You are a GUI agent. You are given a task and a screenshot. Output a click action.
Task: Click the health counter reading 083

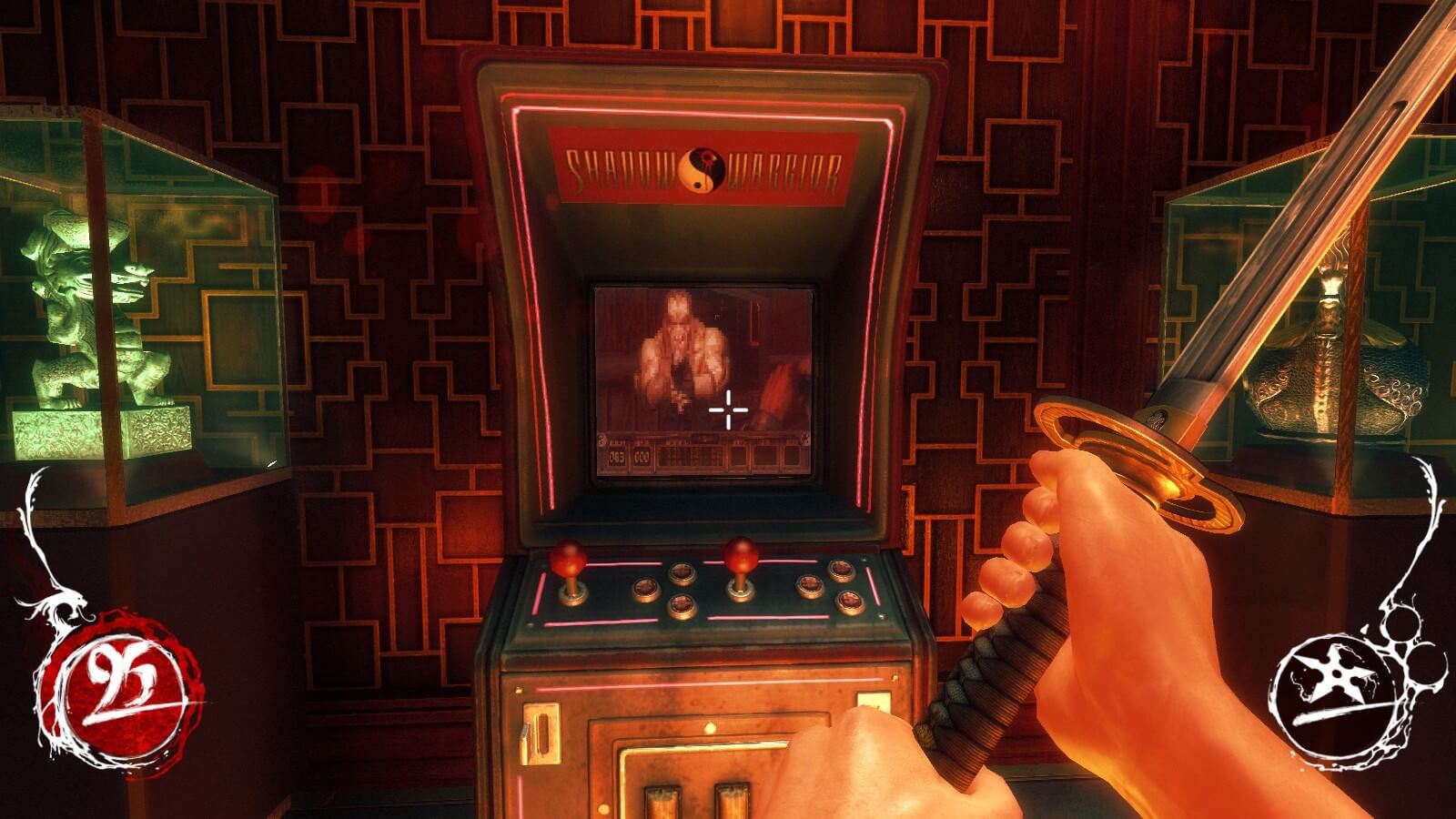point(616,457)
